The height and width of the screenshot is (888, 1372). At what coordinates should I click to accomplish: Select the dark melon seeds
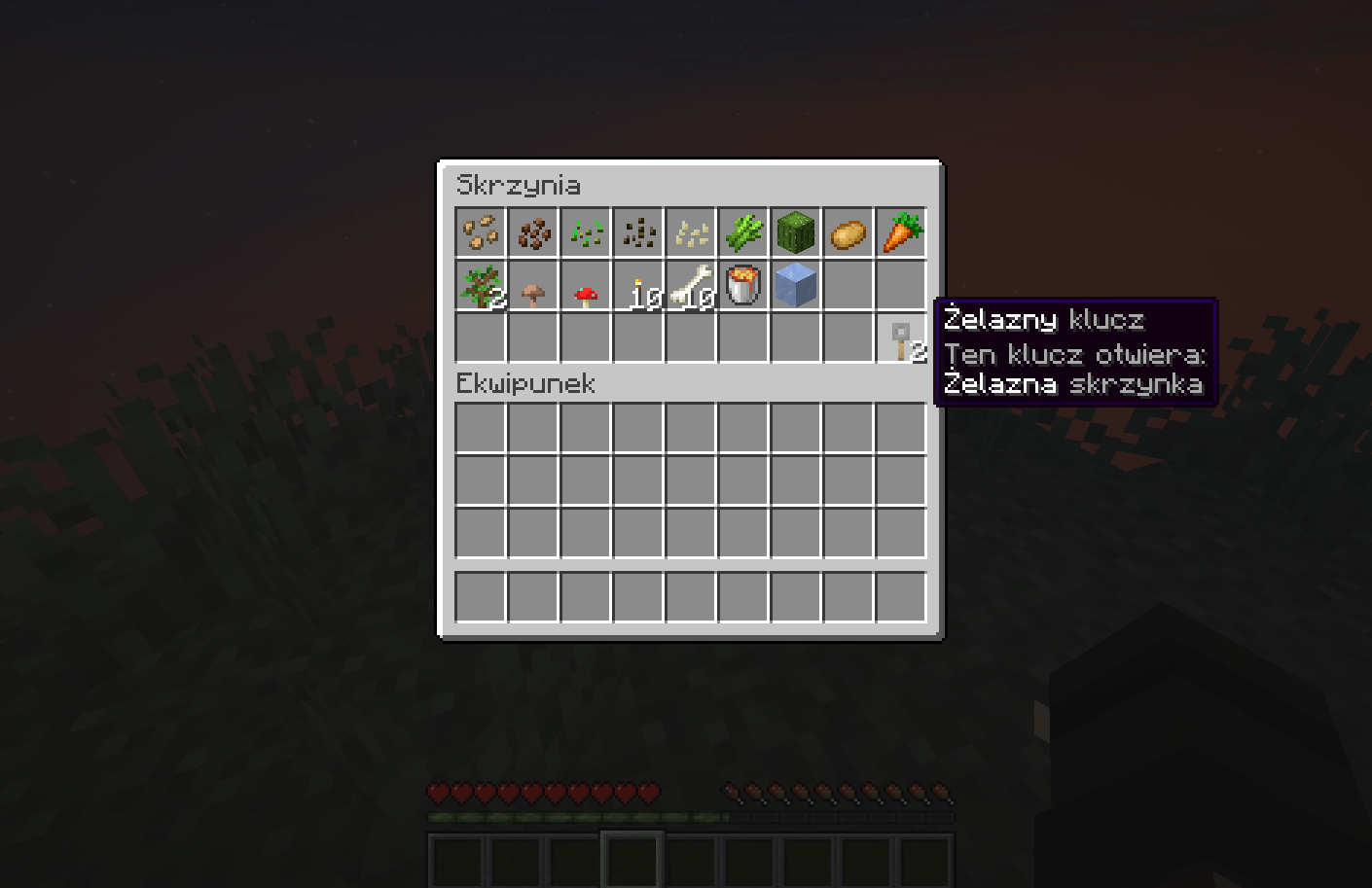(638, 231)
